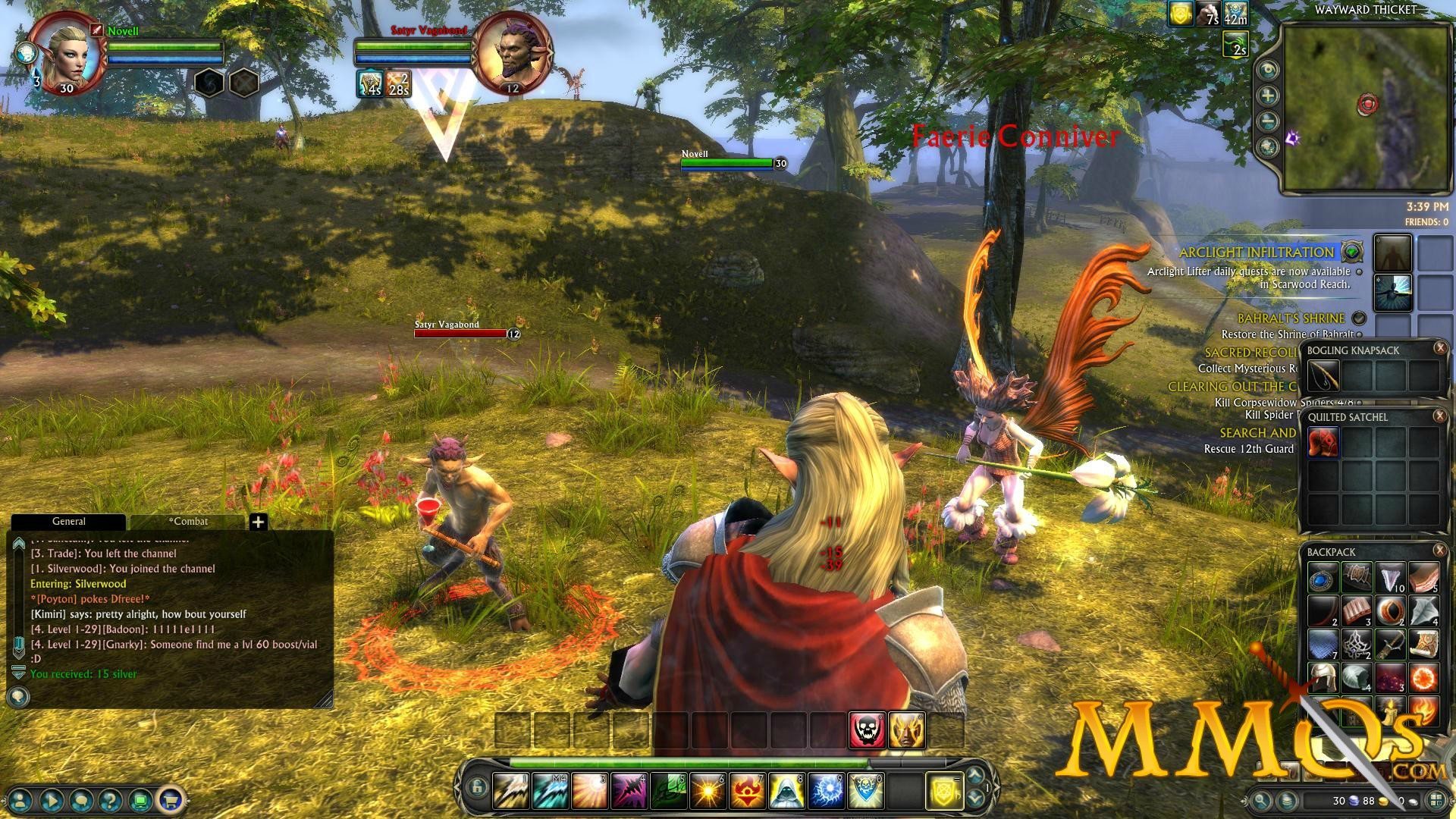Trigger the purple spike ability in slot 4

629,791
